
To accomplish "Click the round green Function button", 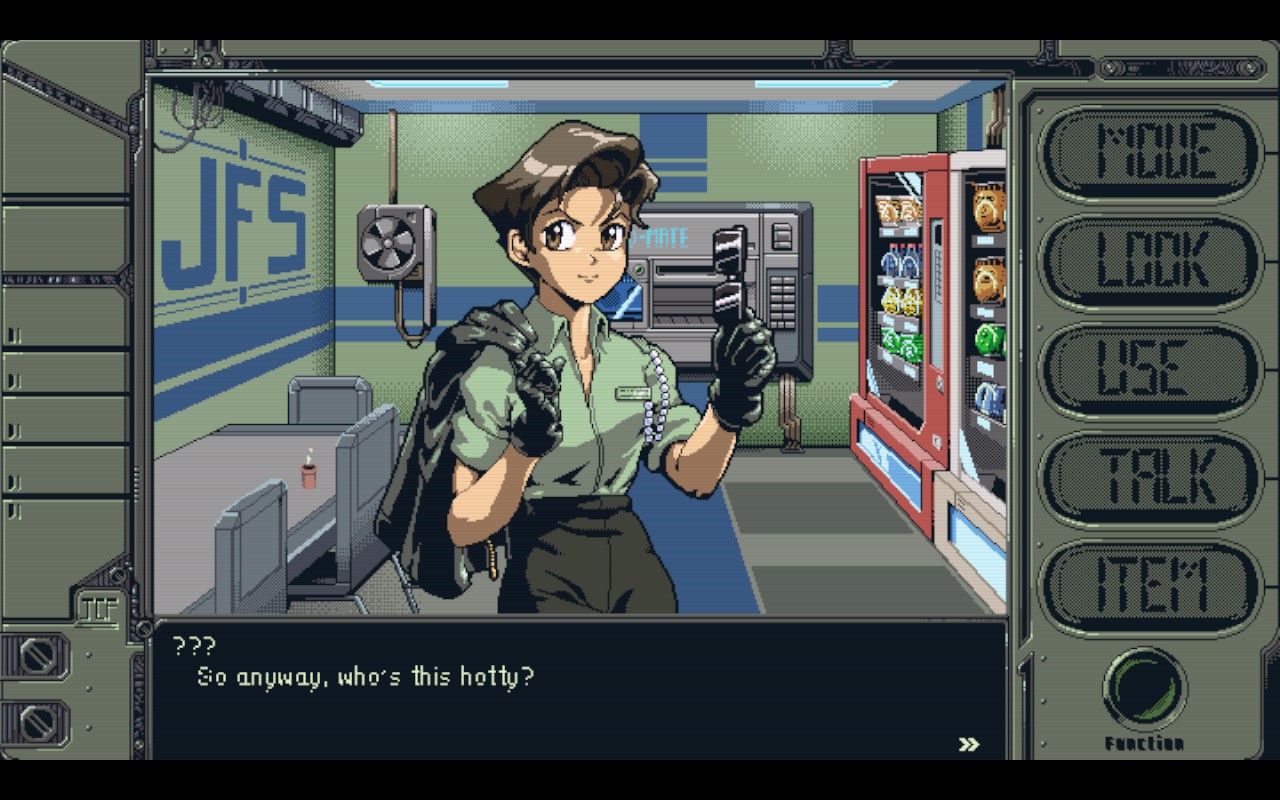I will pyautogui.click(x=1144, y=689).
